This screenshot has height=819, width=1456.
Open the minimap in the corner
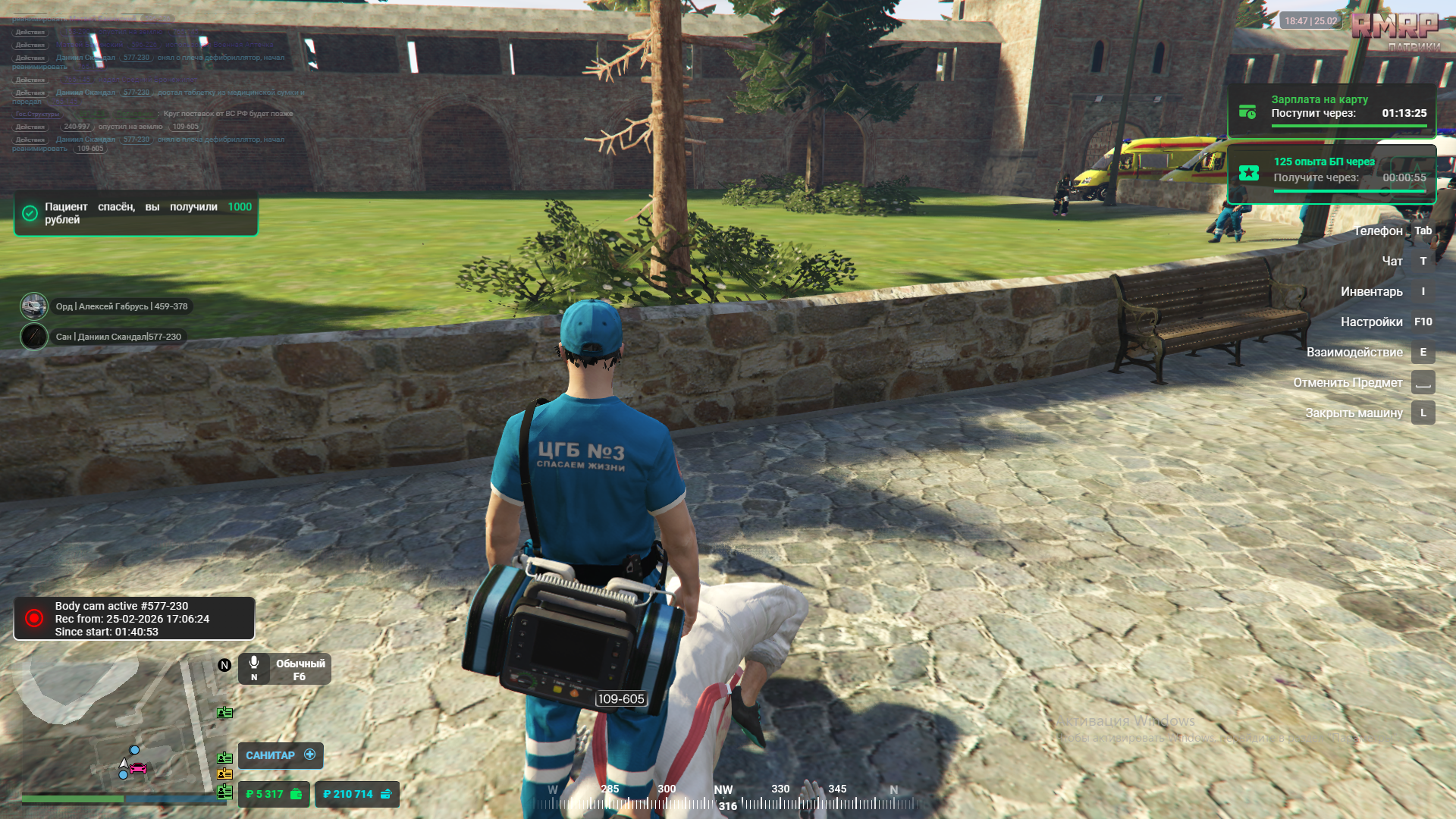tap(114, 724)
